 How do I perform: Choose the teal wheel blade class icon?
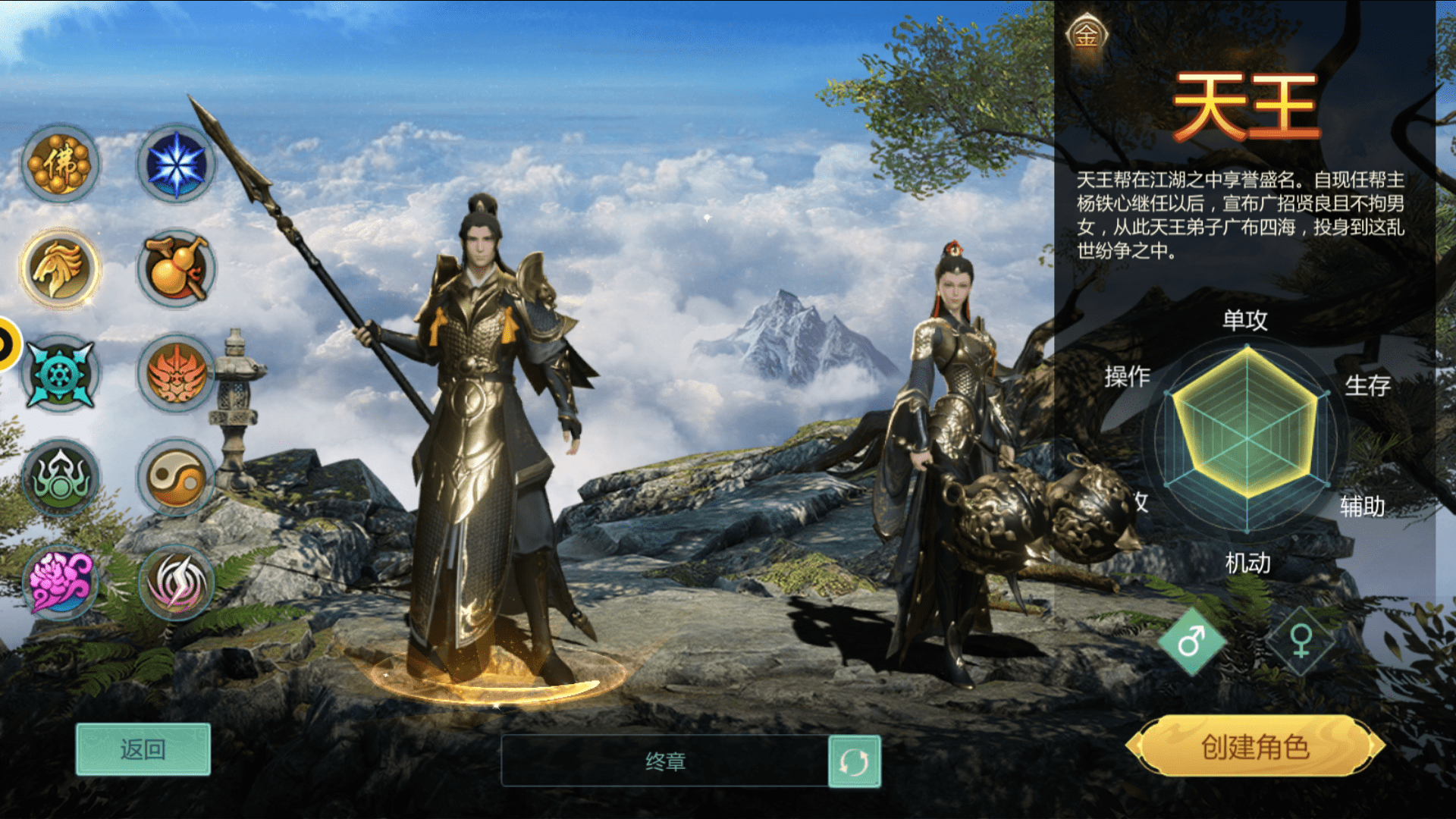point(60,373)
